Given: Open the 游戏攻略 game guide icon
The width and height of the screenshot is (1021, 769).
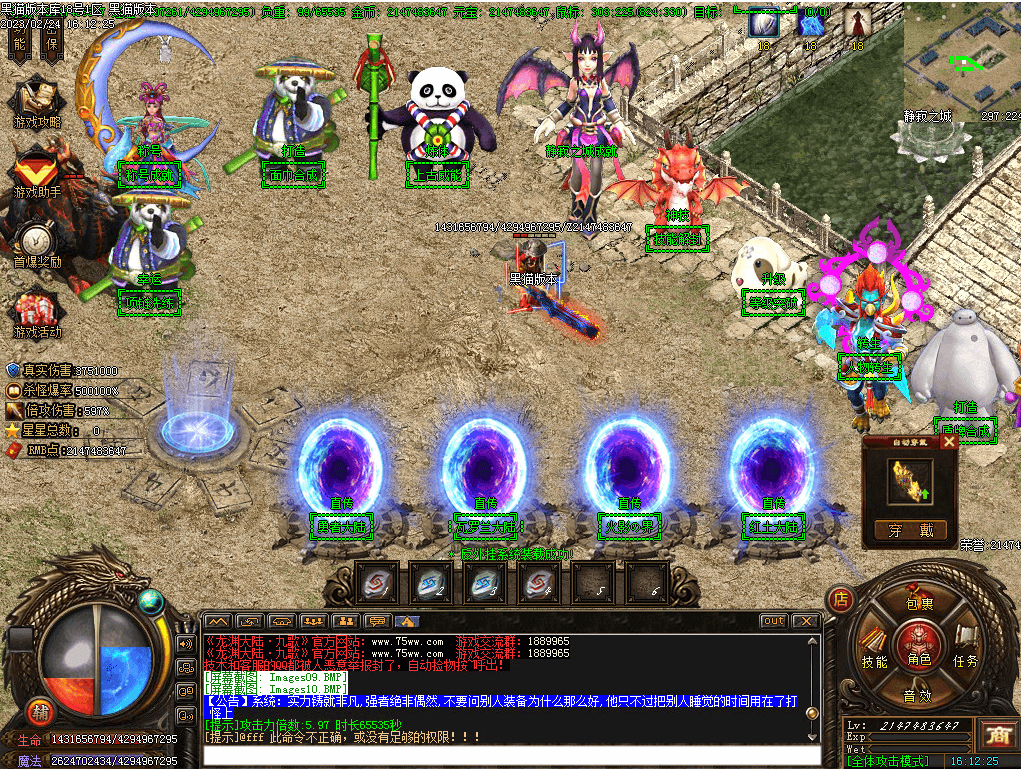Looking at the screenshot, I should [x=37, y=103].
